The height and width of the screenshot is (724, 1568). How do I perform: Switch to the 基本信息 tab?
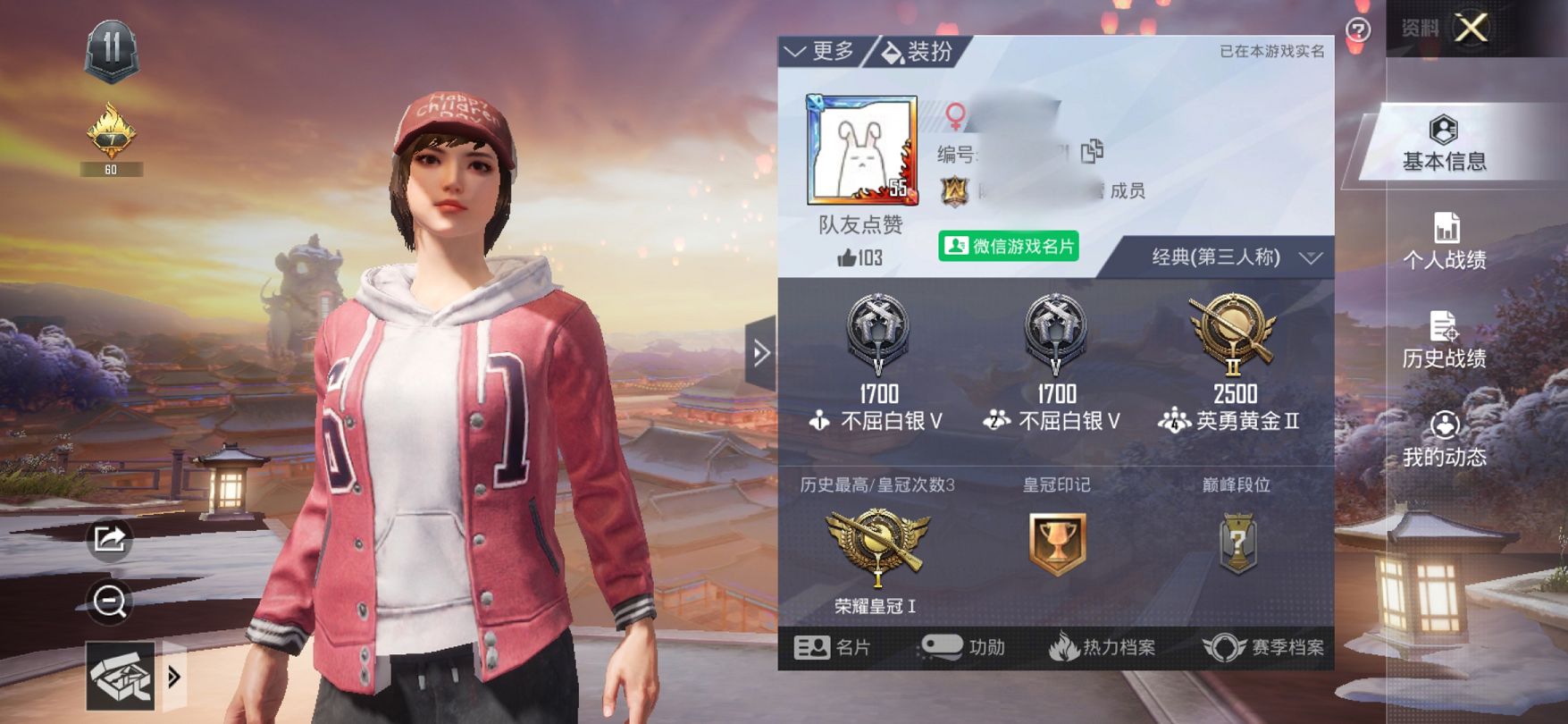[1444, 144]
